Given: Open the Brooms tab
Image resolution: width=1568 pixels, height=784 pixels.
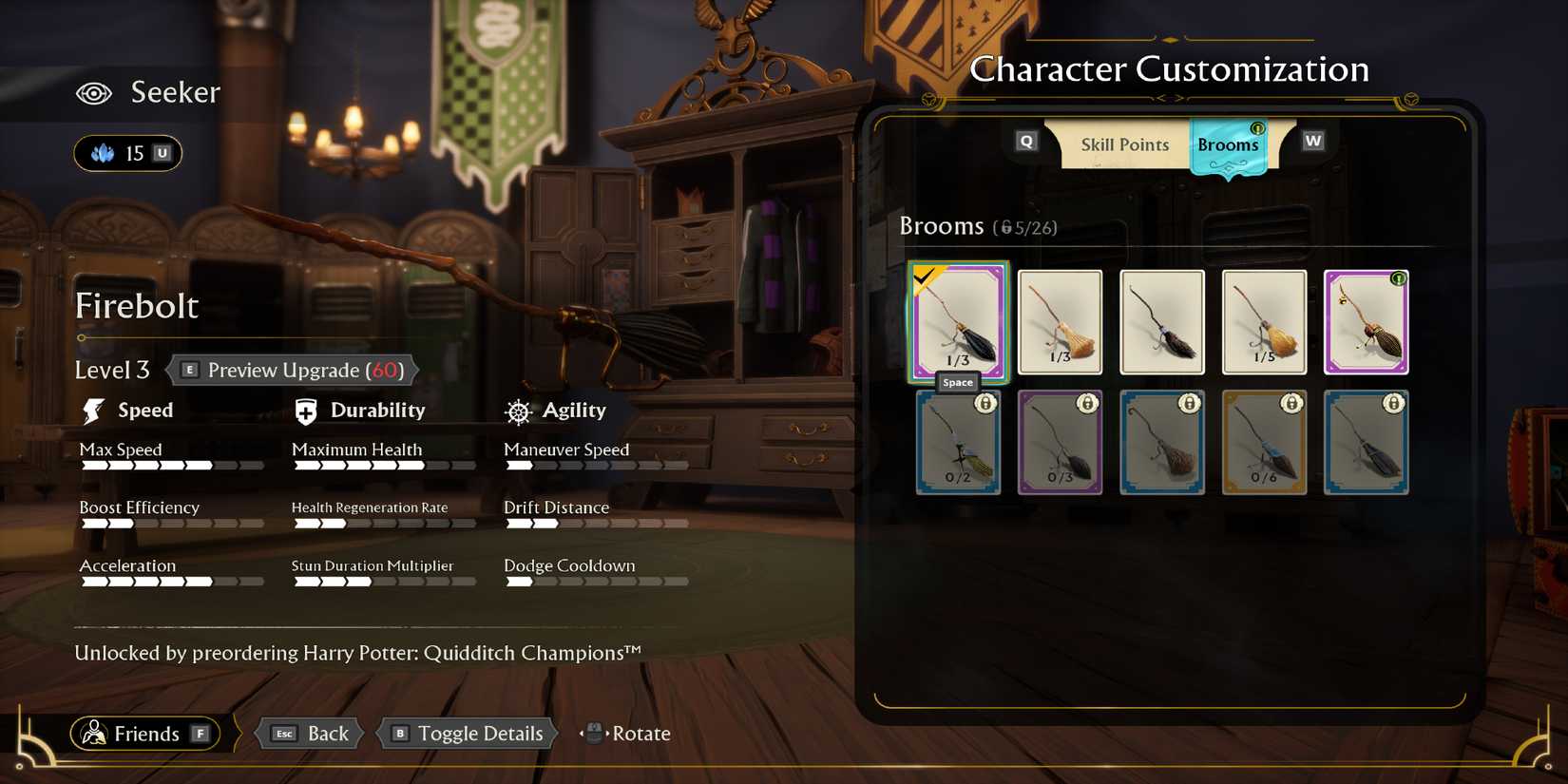Looking at the screenshot, I should [1228, 145].
